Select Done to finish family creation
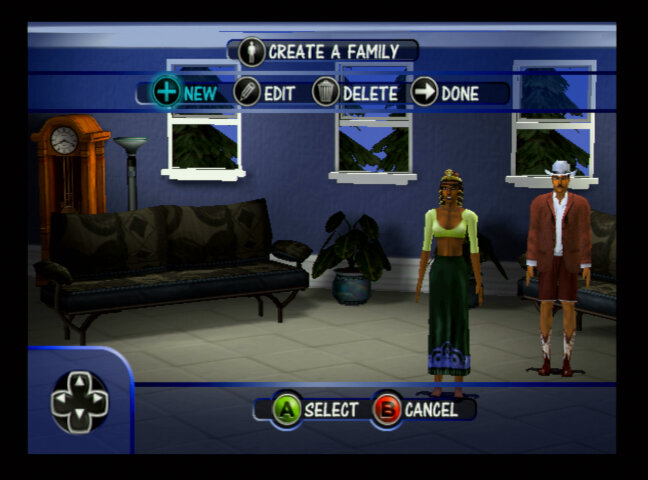This screenshot has height=480, width=648. coord(445,93)
